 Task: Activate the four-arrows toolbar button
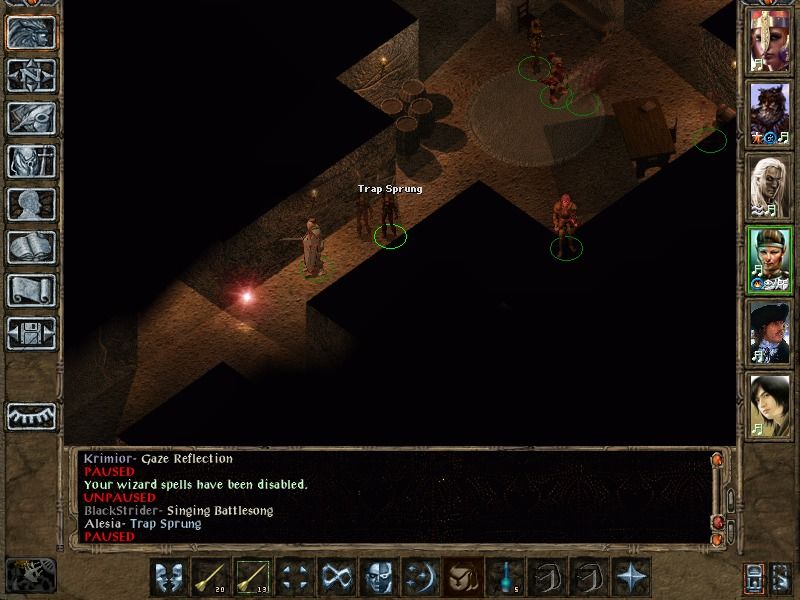pyautogui.click(x=296, y=577)
